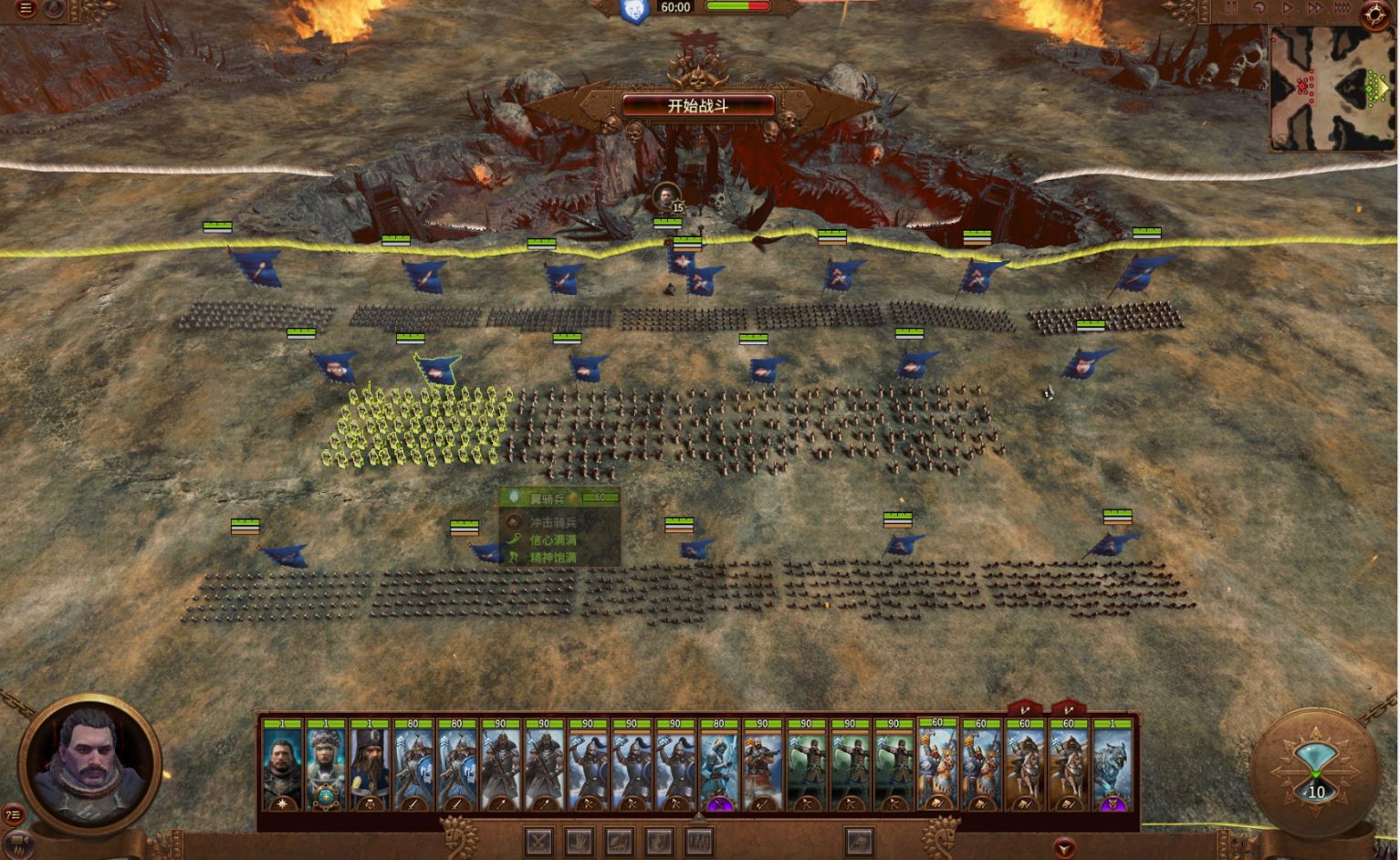Screen dimensions: 1400x860
Task: Click the general's portrait marker on the battlefield
Action: tap(667, 194)
